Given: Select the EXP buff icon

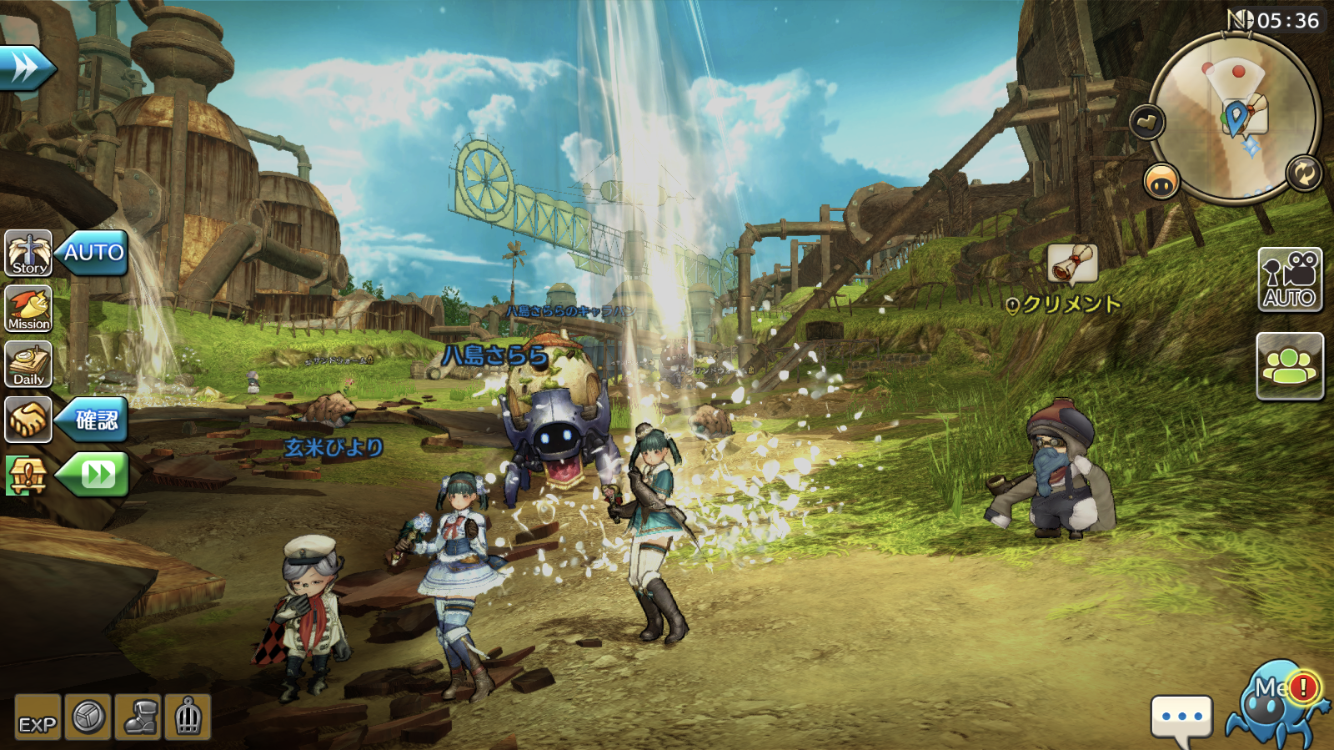Looking at the screenshot, I should [x=38, y=717].
